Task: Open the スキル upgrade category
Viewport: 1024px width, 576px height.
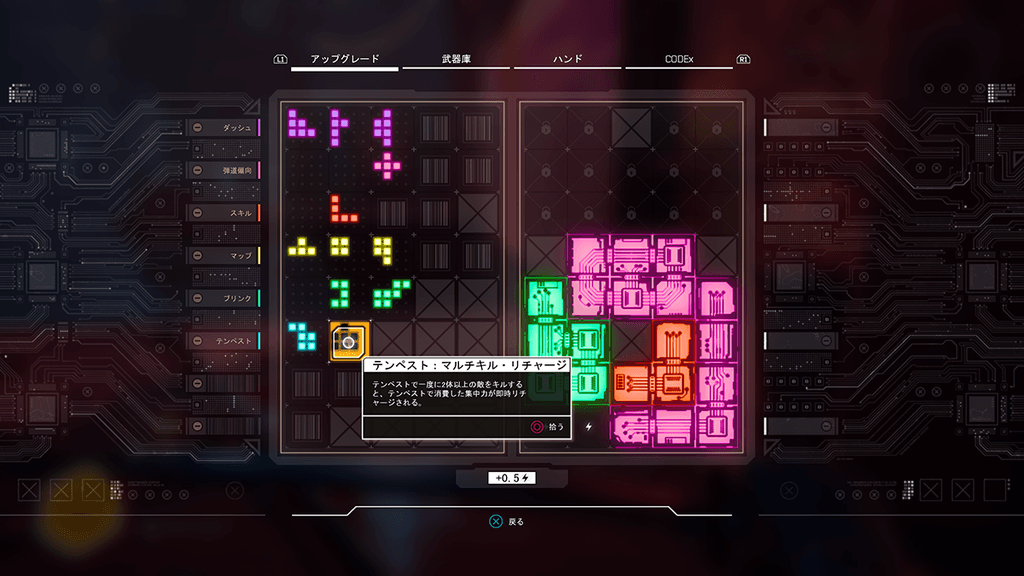Action: tap(223, 213)
